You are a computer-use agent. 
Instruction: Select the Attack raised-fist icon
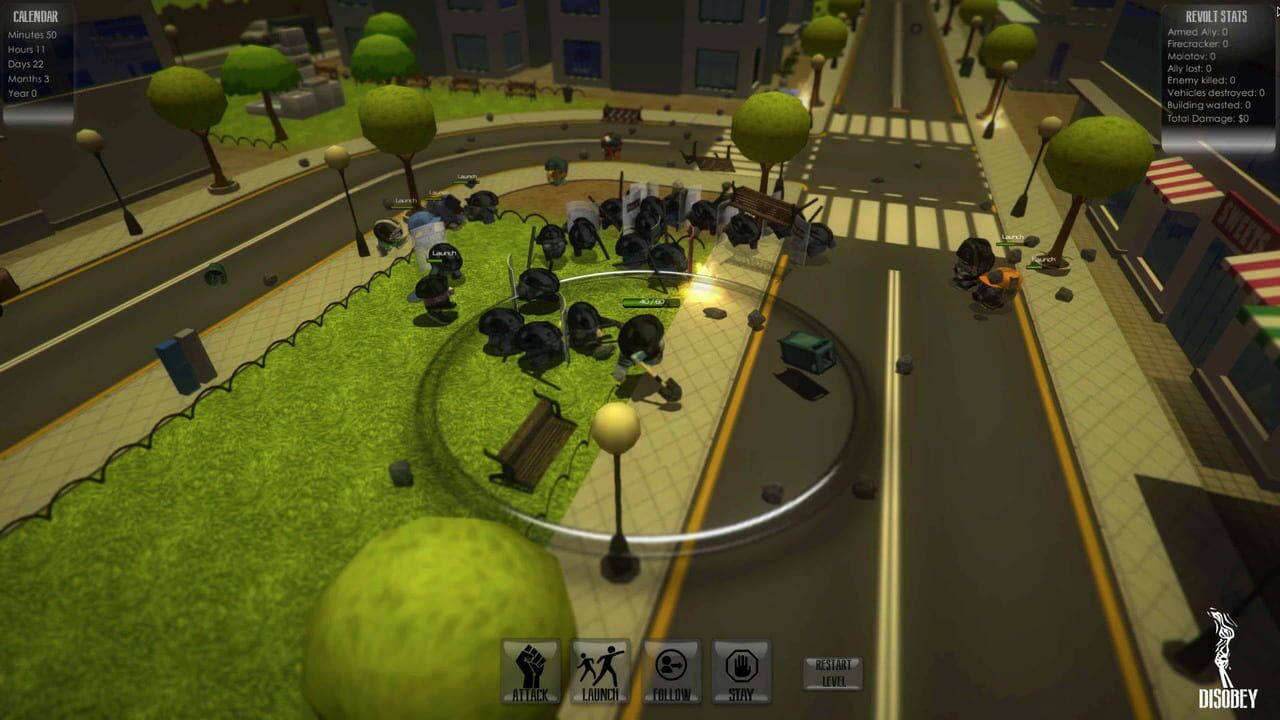(528, 672)
